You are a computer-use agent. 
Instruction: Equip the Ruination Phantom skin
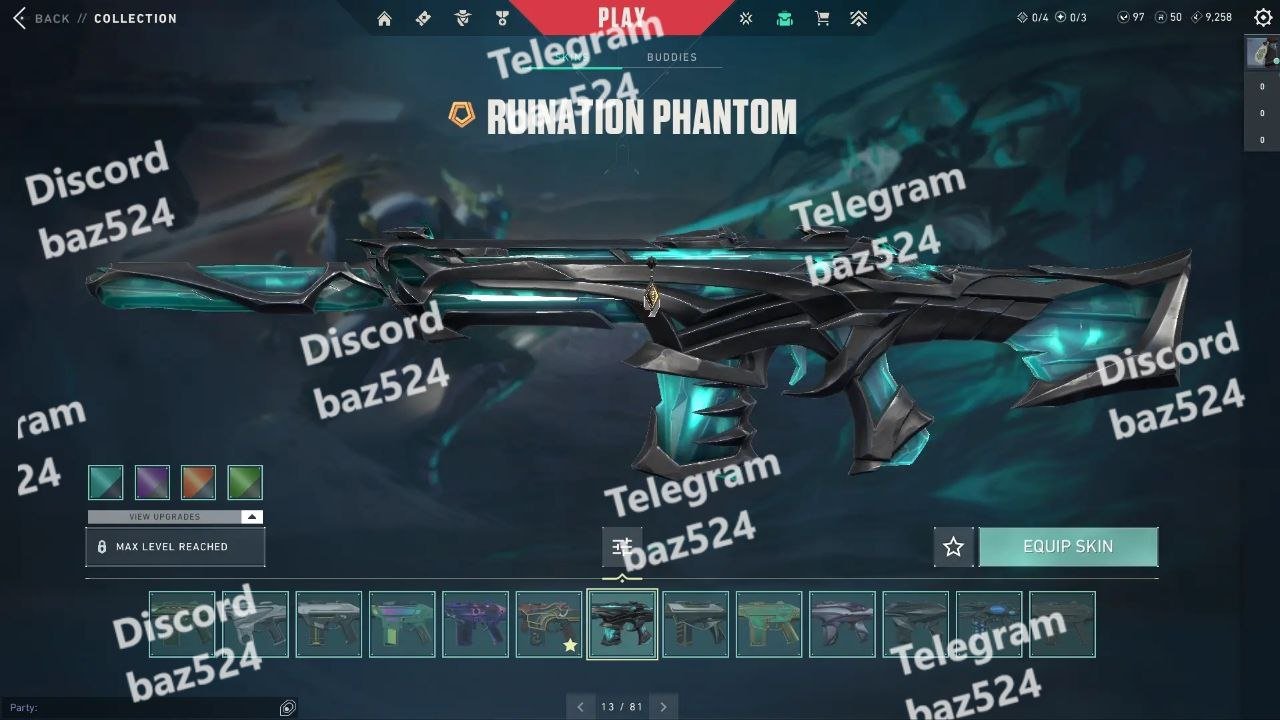pos(1068,547)
